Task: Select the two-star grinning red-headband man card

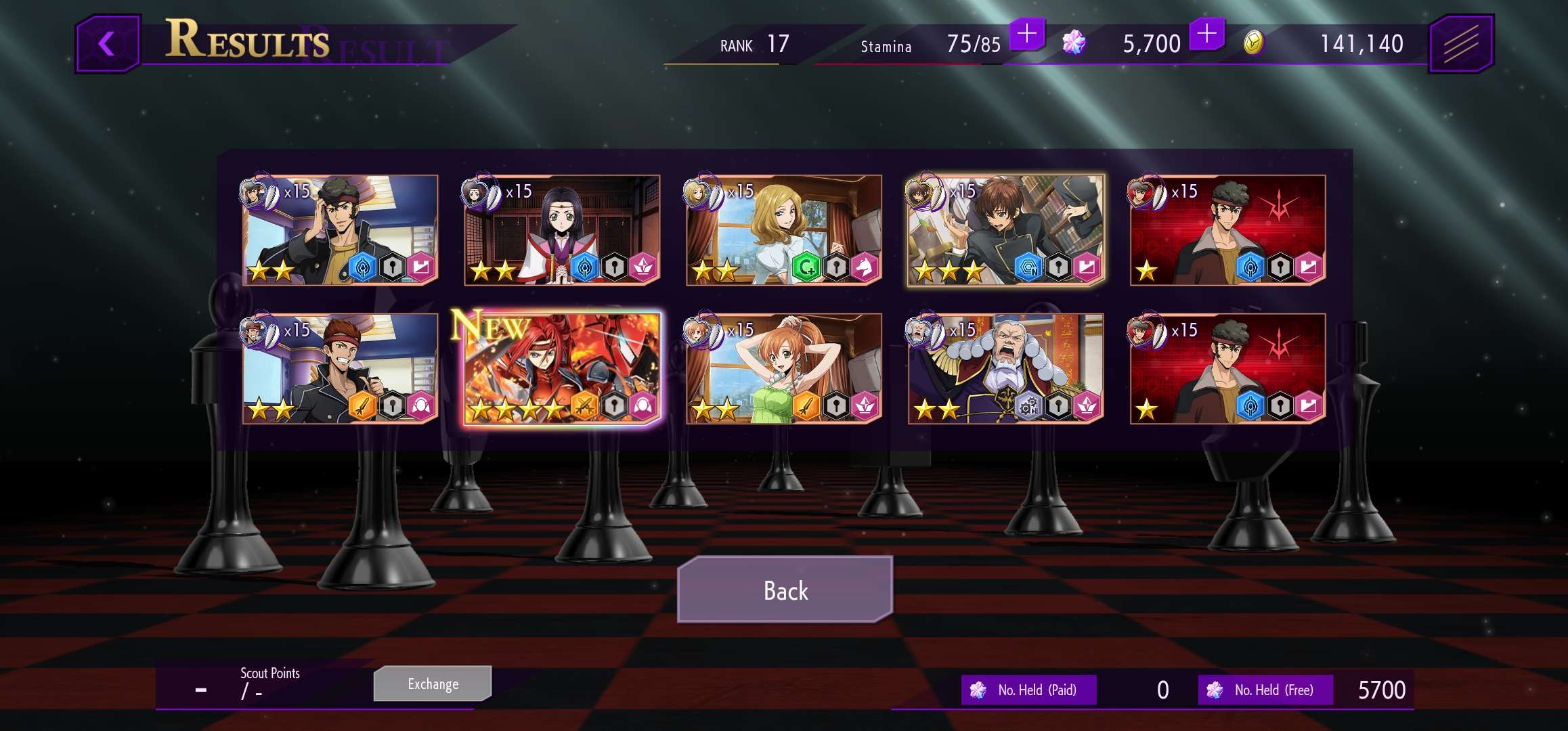Action: [x=340, y=369]
